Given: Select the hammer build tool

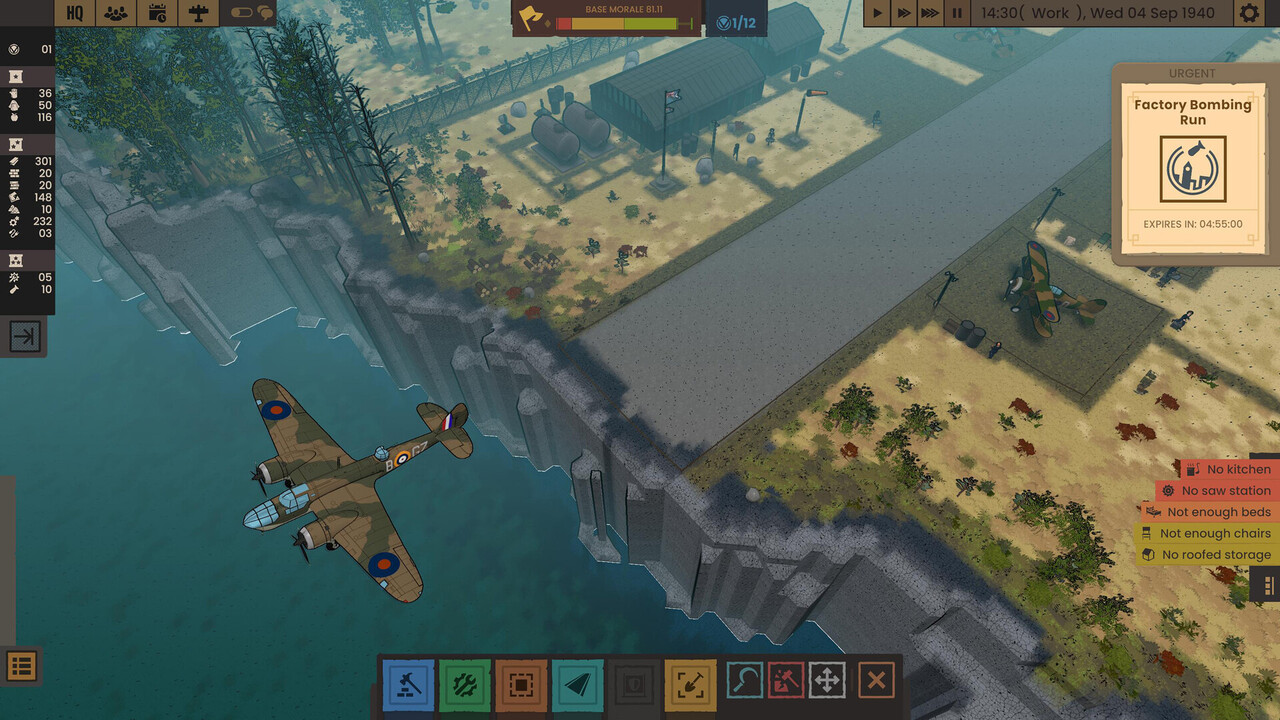Looking at the screenshot, I should pyautogui.click(x=409, y=685).
